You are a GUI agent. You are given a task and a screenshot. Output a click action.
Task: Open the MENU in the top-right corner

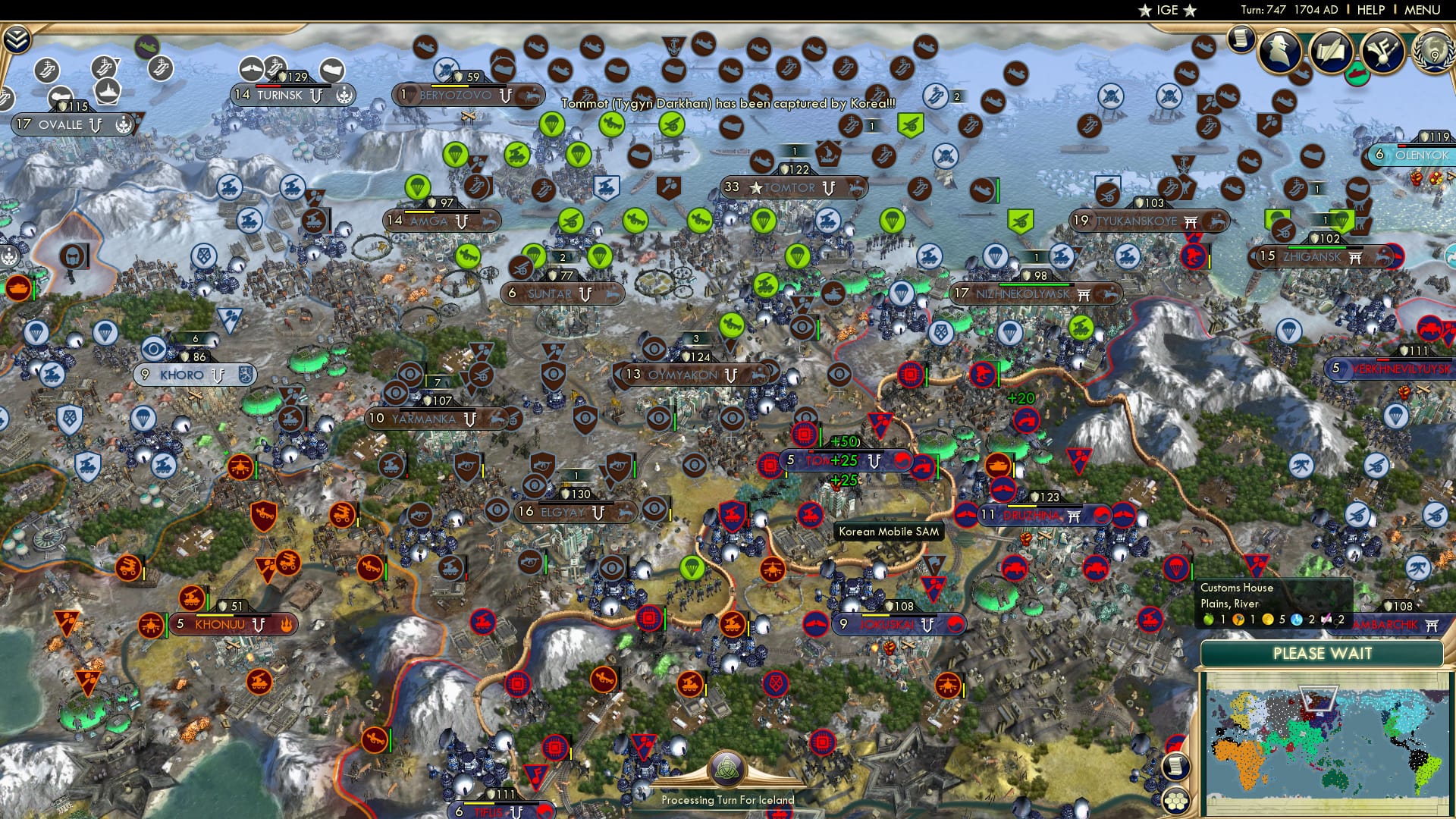(1426, 10)
